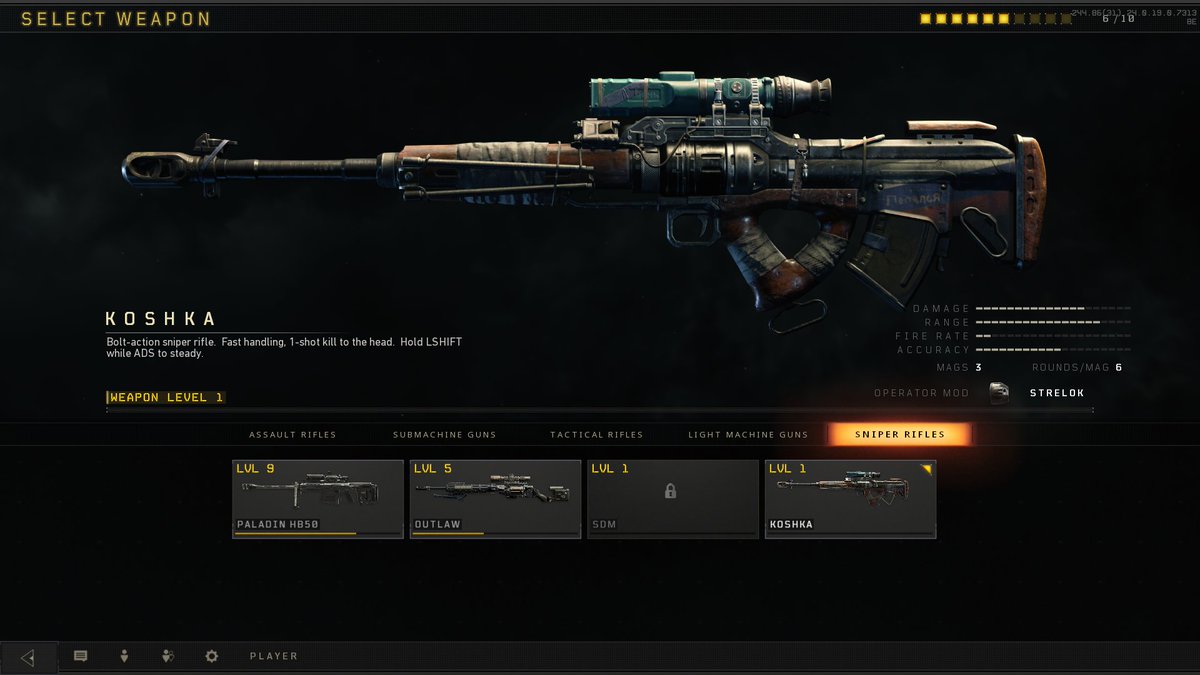Viewport: 1200px width, 675px height.
Task: Click the Player label in bottom bar
Action: tap(274, 657)
